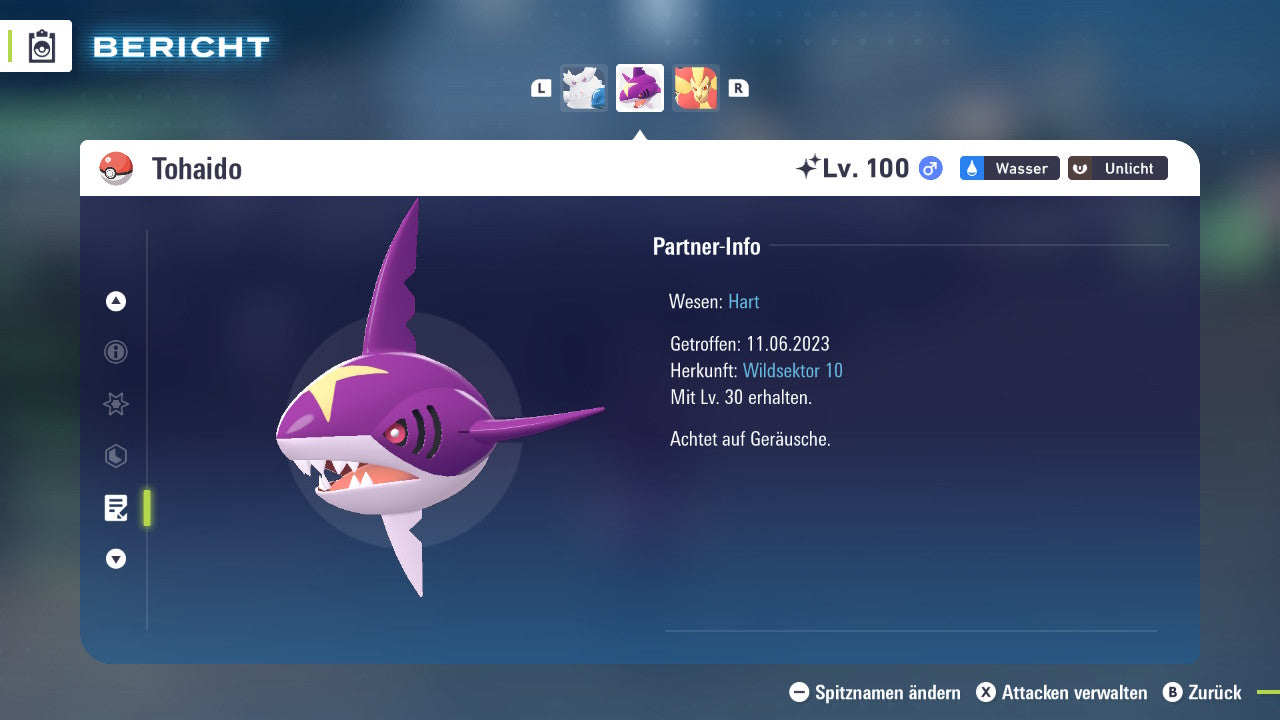Expand the up arrow above the sidebar
Image resolution: width=1280 pixels, height=720 pixels.
[x=115, y=301]
